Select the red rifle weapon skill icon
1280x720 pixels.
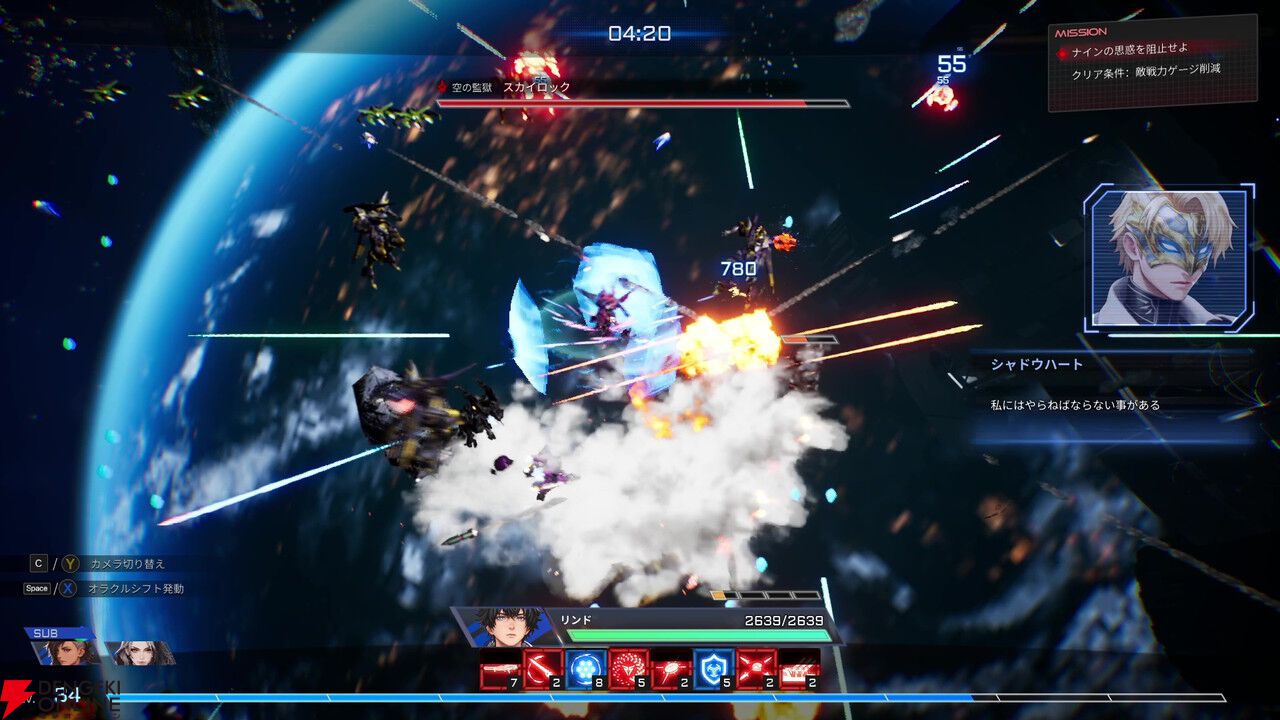[x=500, y=670]
